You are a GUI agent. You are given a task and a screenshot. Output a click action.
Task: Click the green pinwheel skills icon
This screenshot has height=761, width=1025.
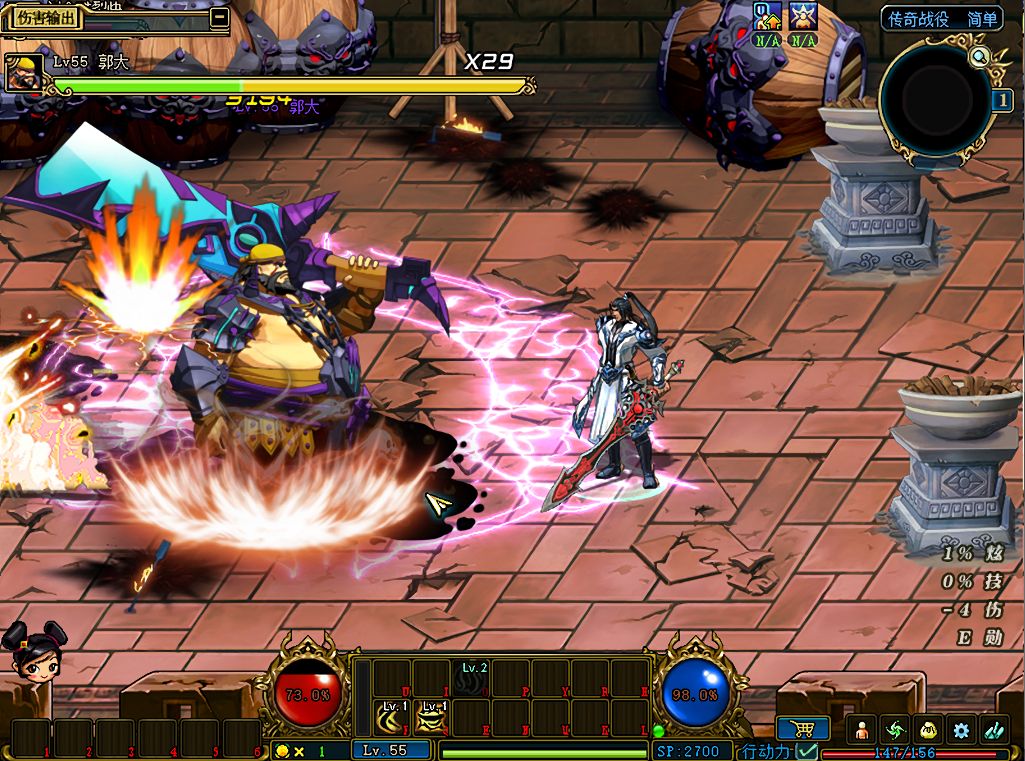(x=895, y=730)
